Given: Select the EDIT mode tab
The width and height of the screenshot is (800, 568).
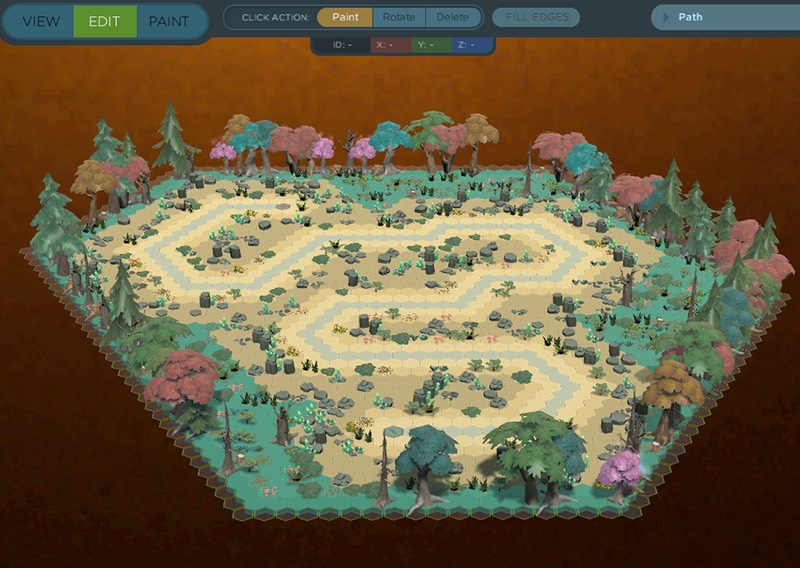Looking at the screenshot, I should (104, 21).
